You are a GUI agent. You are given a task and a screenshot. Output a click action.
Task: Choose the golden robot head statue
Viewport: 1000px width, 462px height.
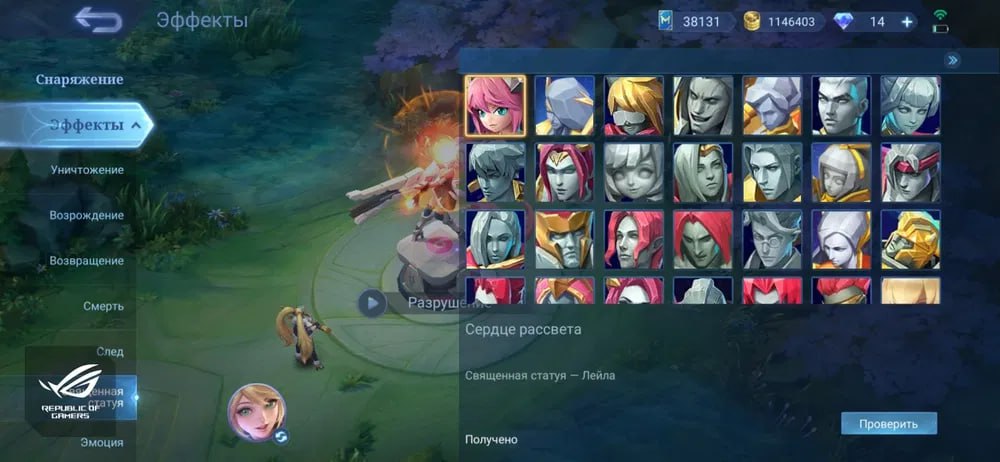pos(910,240)
